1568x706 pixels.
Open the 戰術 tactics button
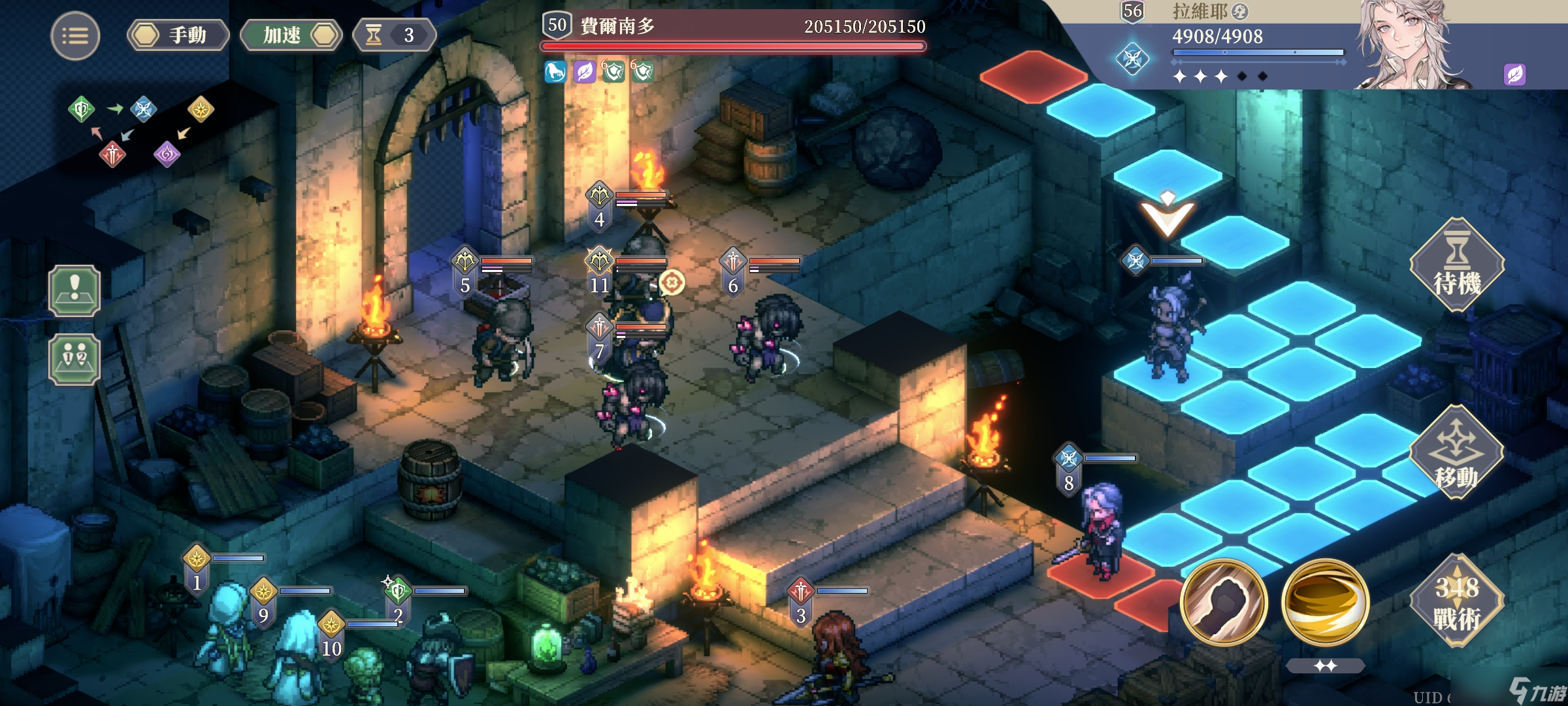pyautogui.click(x=1456, y=601)
